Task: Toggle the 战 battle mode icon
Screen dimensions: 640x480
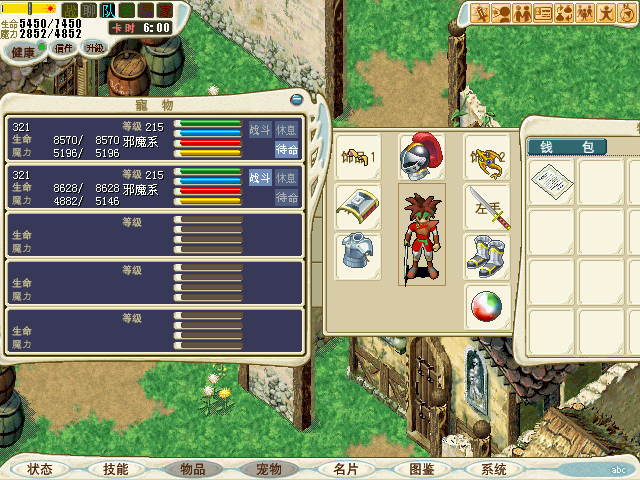Action: (x=70, y=10)
